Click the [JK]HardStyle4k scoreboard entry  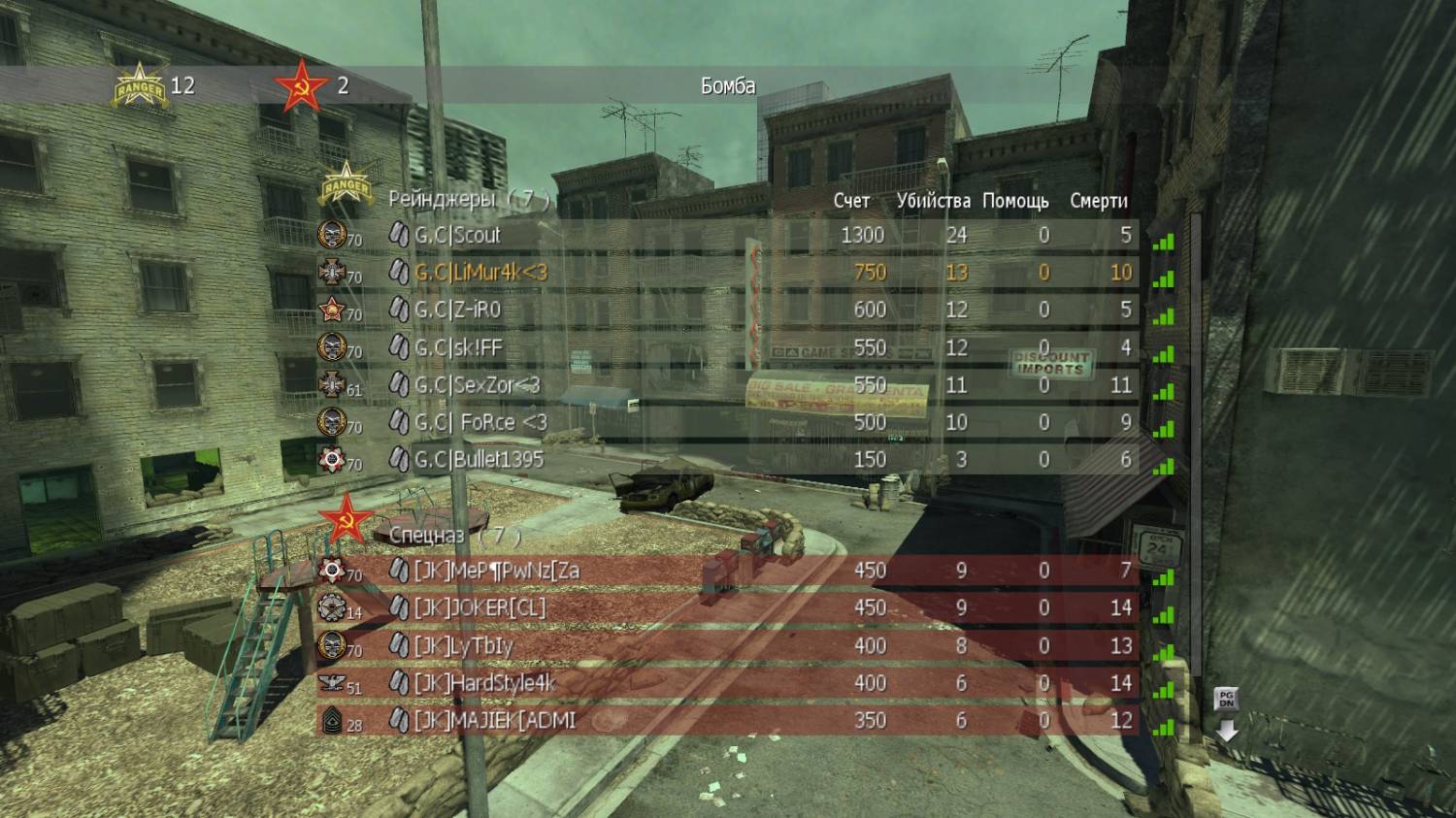coord(484,683)
